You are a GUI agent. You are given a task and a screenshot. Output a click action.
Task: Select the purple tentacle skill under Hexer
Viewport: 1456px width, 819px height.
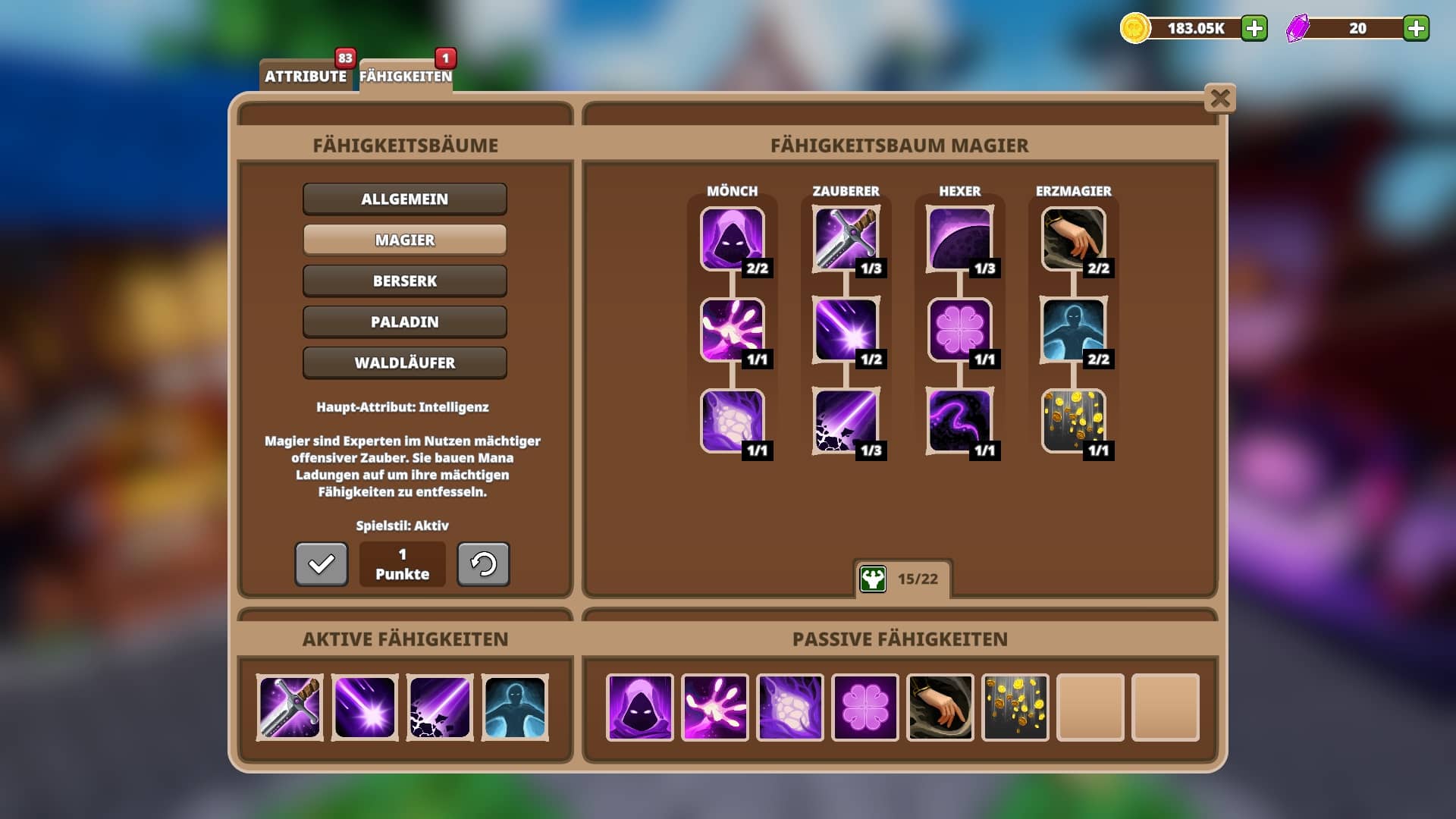[959, 421]
